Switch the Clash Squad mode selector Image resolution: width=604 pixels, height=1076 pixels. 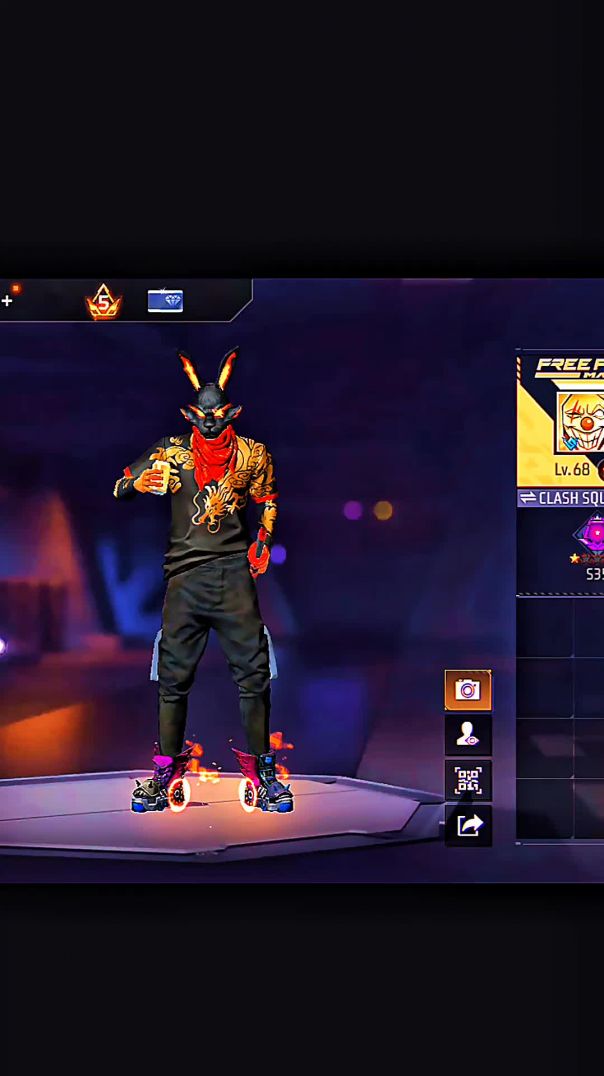coord(560,498)
